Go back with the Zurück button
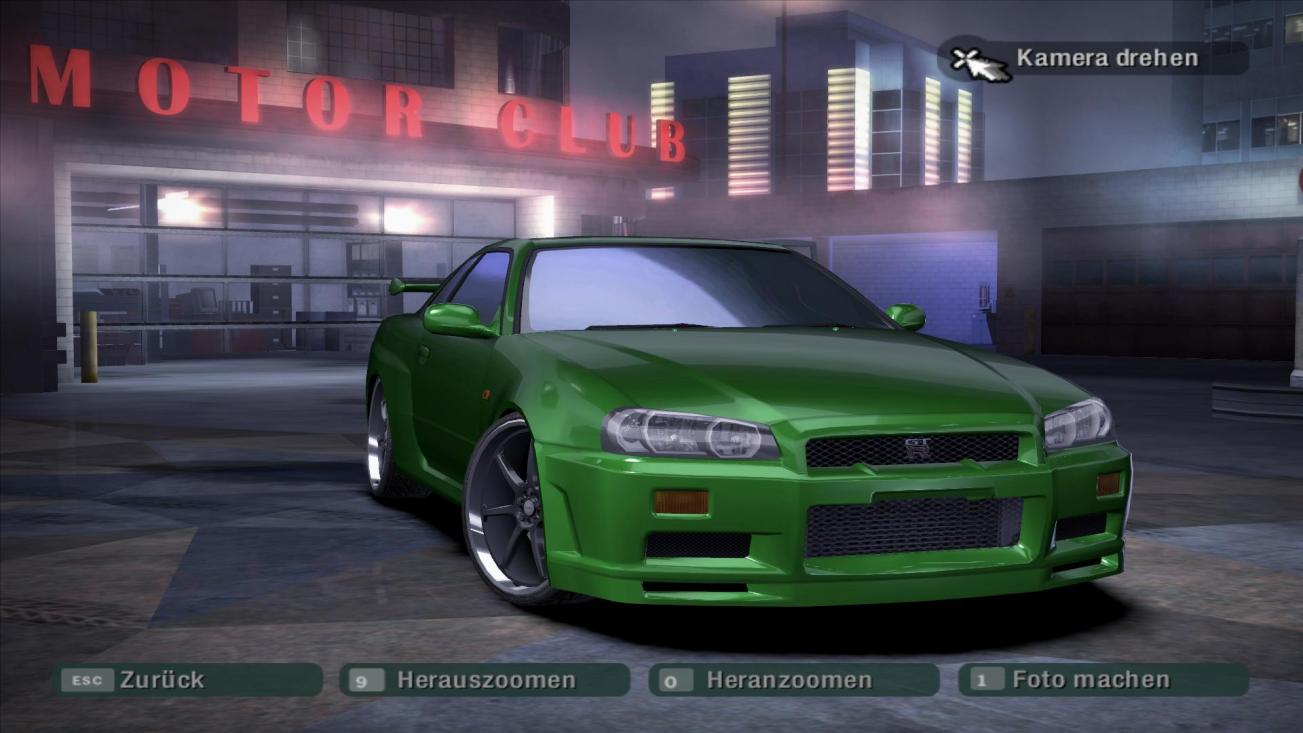Screen dimensions: 1303x733 [187, 680]
